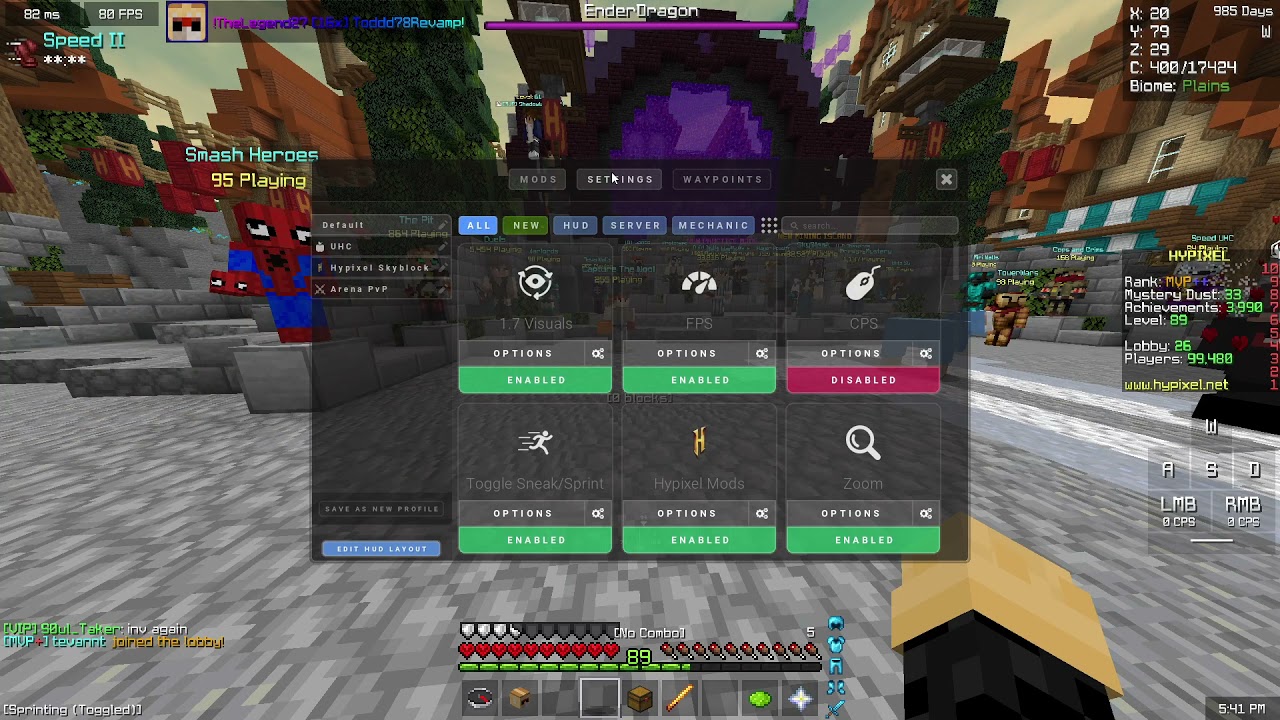1280x720 pixels.
Task: Disable the Toggle Sneak/Sprint mod
Action: click(535, 540)
